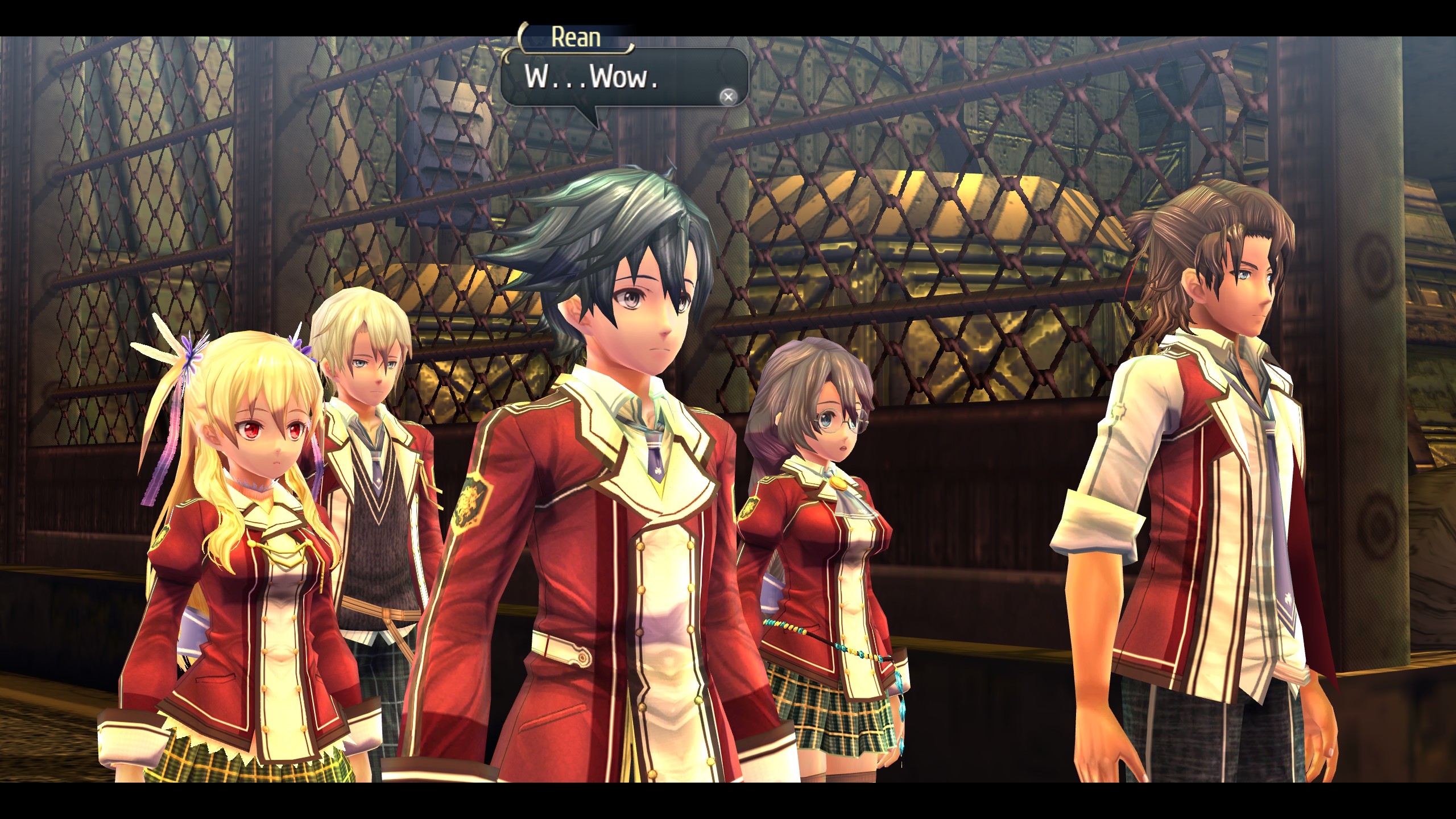Advance Rean's "W...Wow." dialogue bubble

tap(727, 97)
